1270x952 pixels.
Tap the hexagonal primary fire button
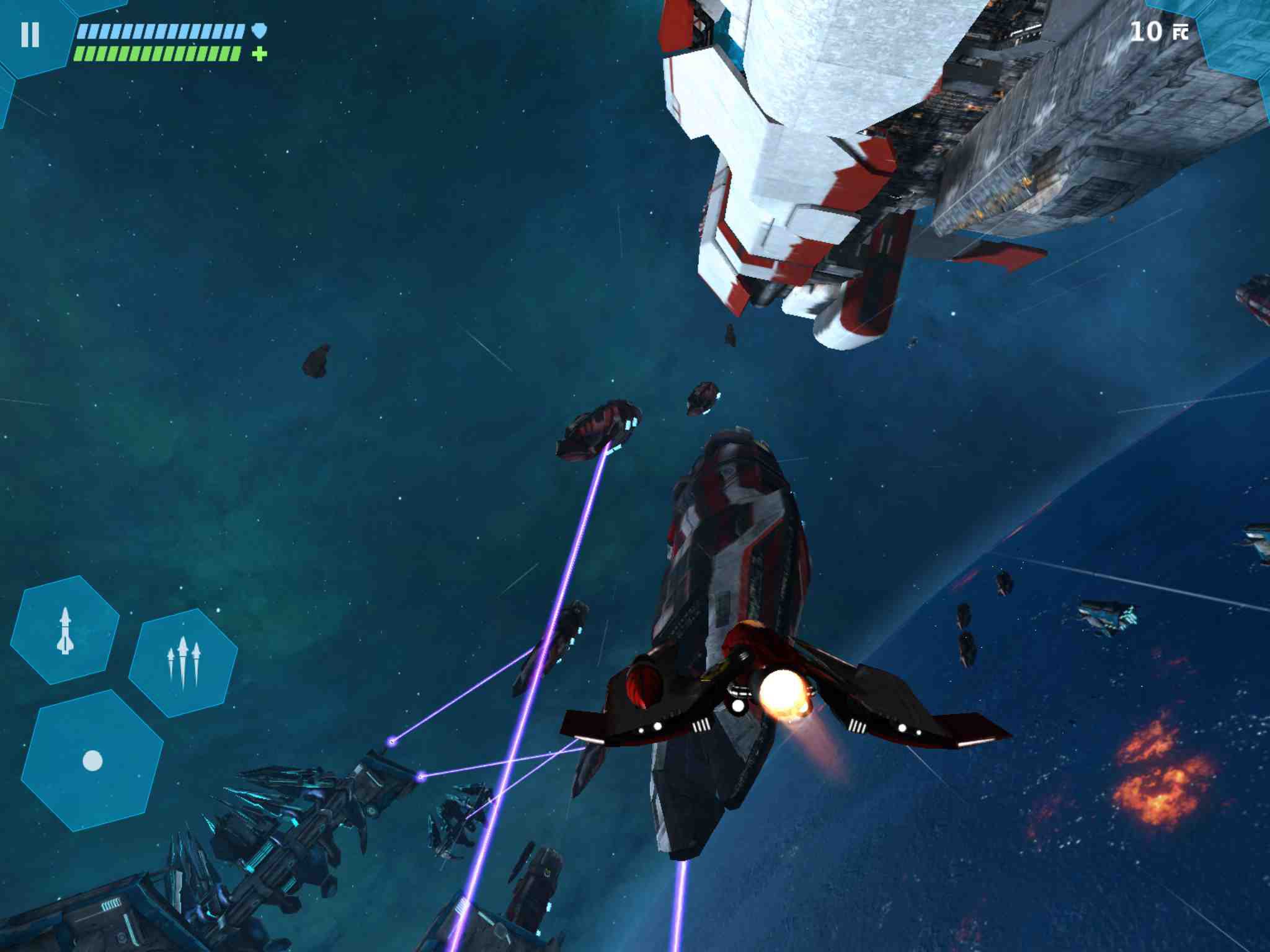(92, 760)
